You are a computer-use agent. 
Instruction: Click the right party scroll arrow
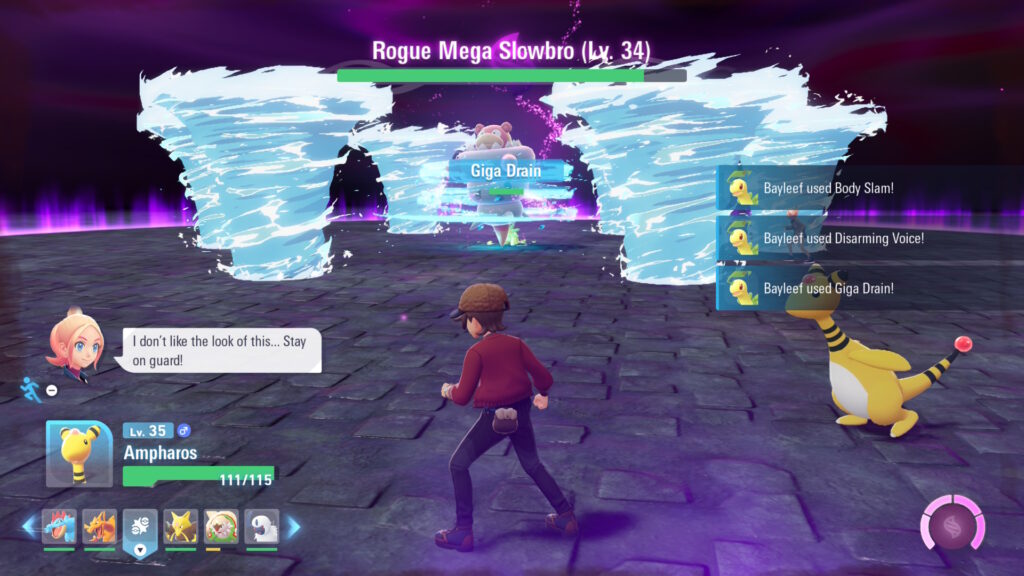pyautogui.click(x=293, y=526)
